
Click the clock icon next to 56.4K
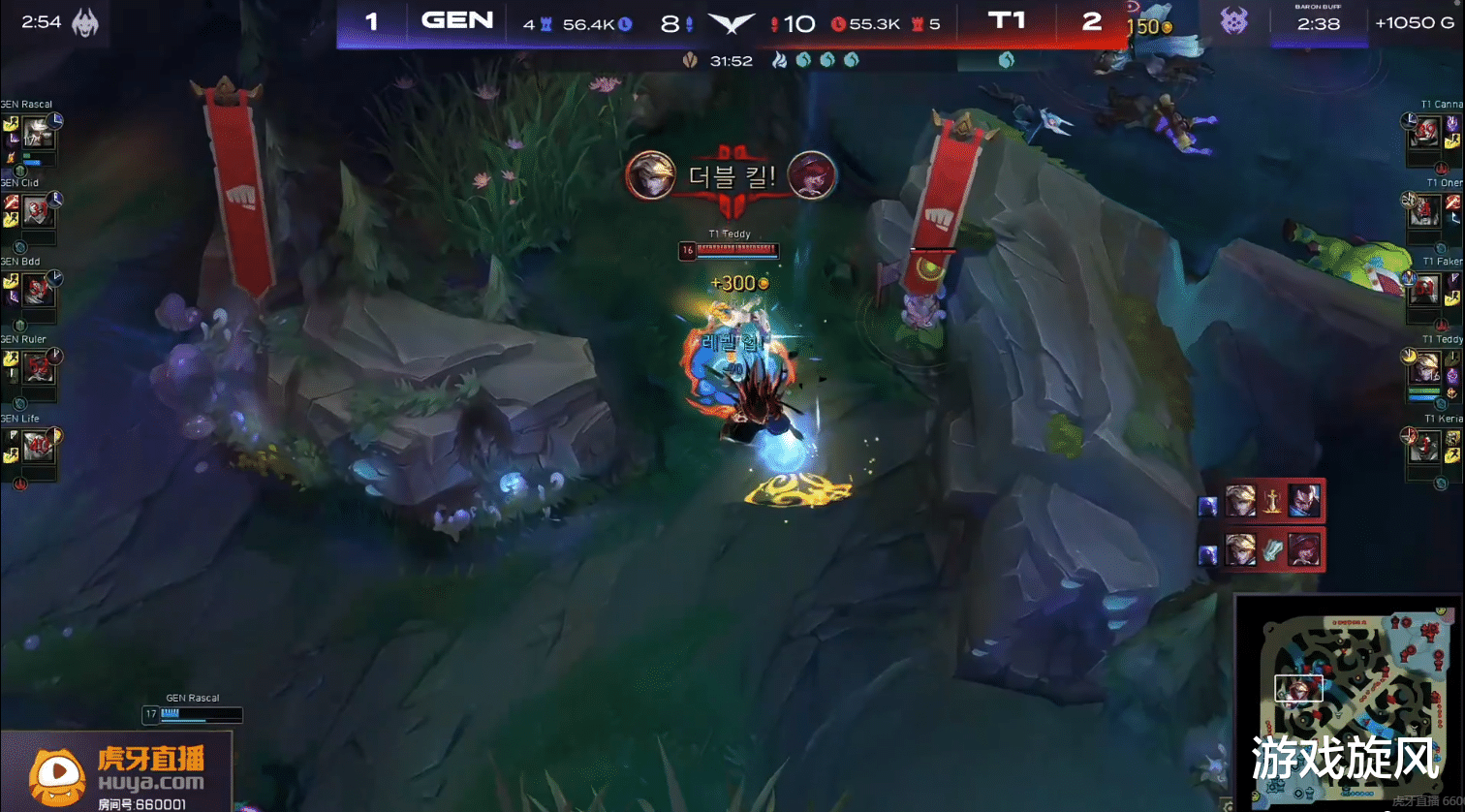pos(625,24)
